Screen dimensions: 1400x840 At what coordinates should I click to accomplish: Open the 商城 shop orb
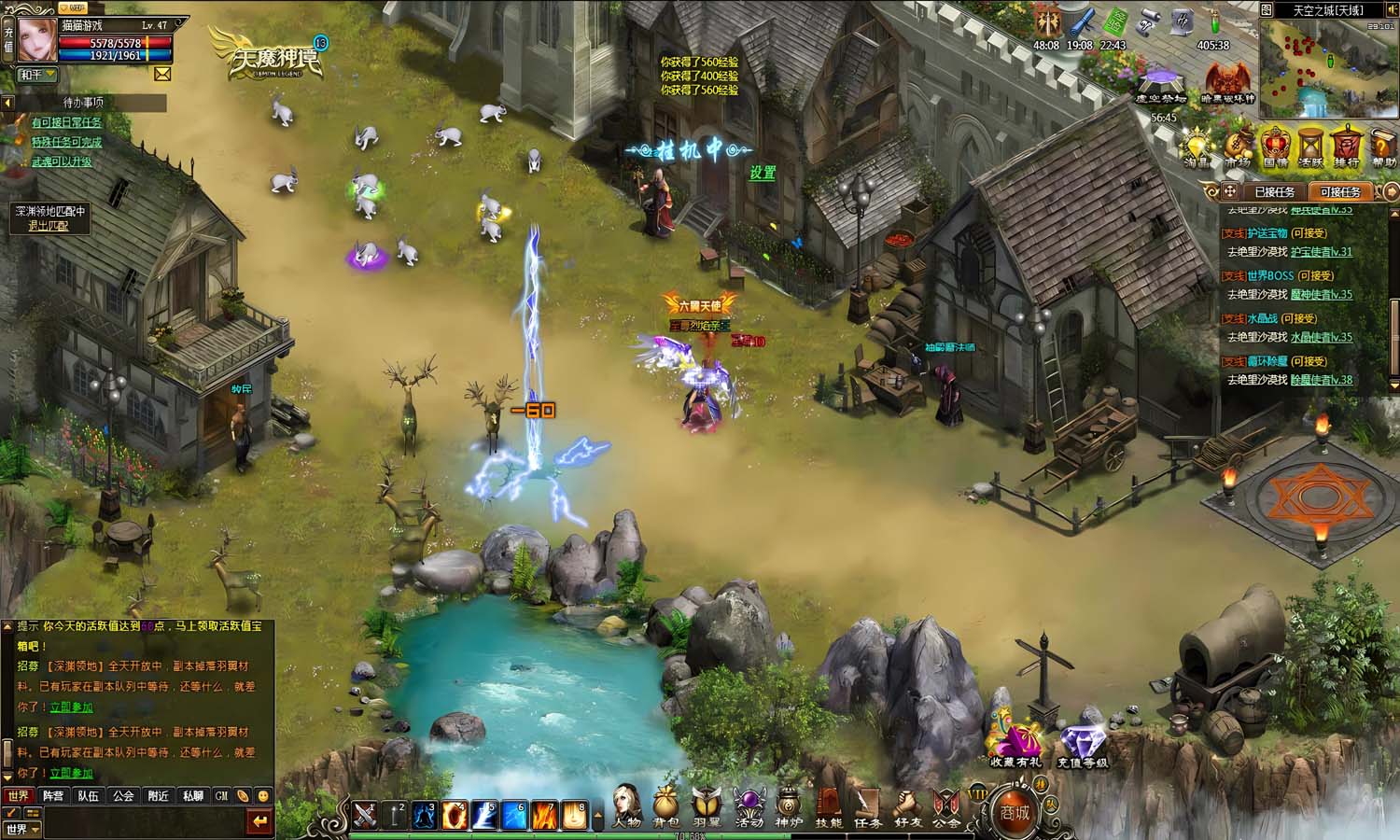tap(1015, 811)
